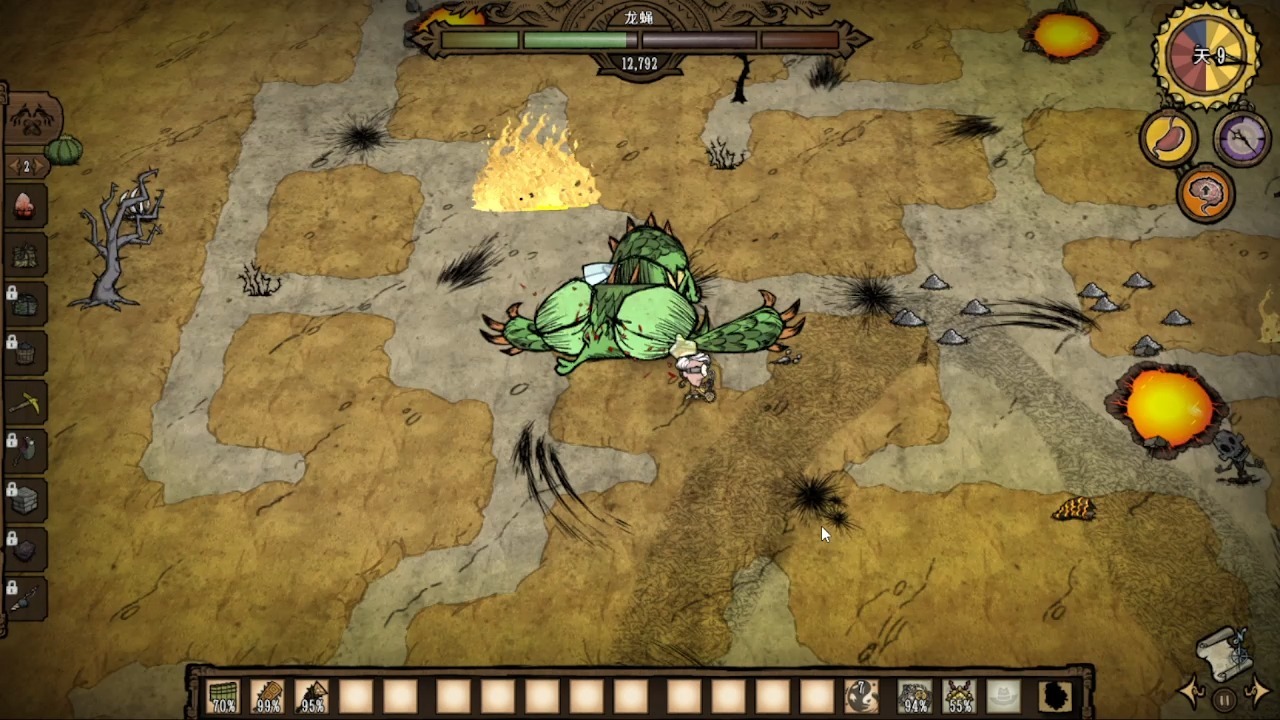Choose the inventory item at 95% durability
This screenshot has height=720, width=1280.
coord(312,696)
